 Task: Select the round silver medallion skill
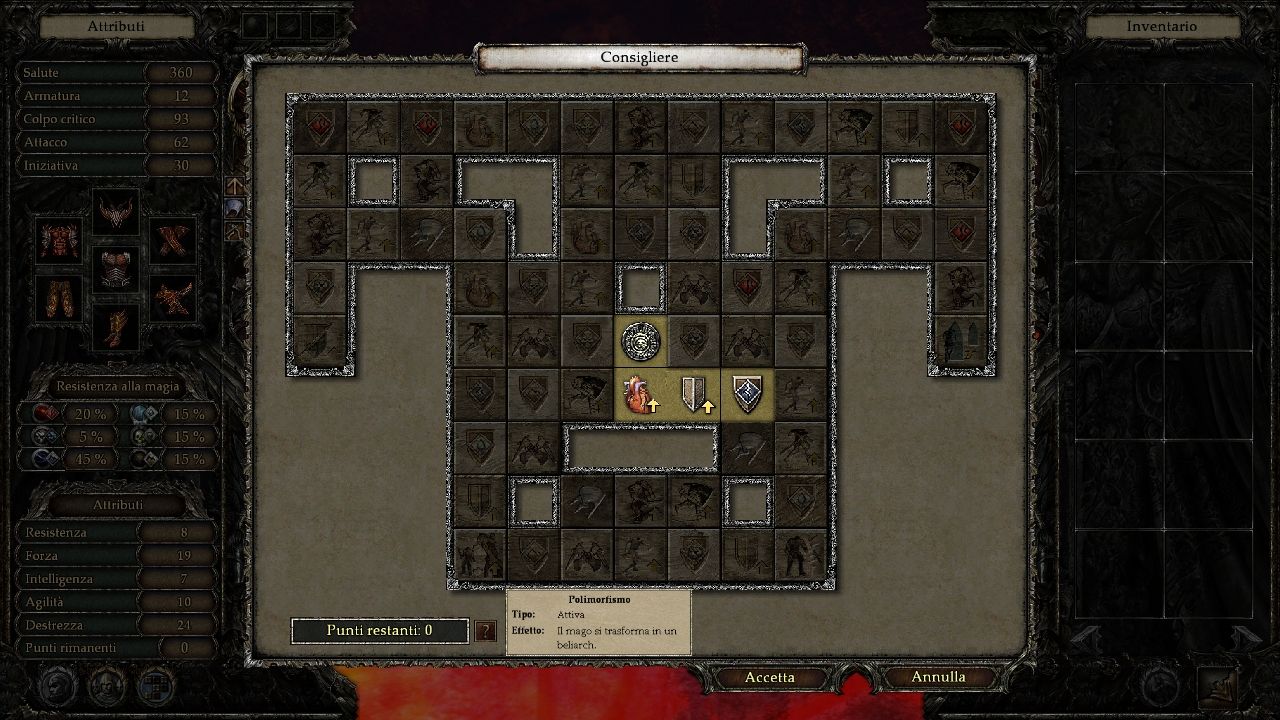coord(640,342)
